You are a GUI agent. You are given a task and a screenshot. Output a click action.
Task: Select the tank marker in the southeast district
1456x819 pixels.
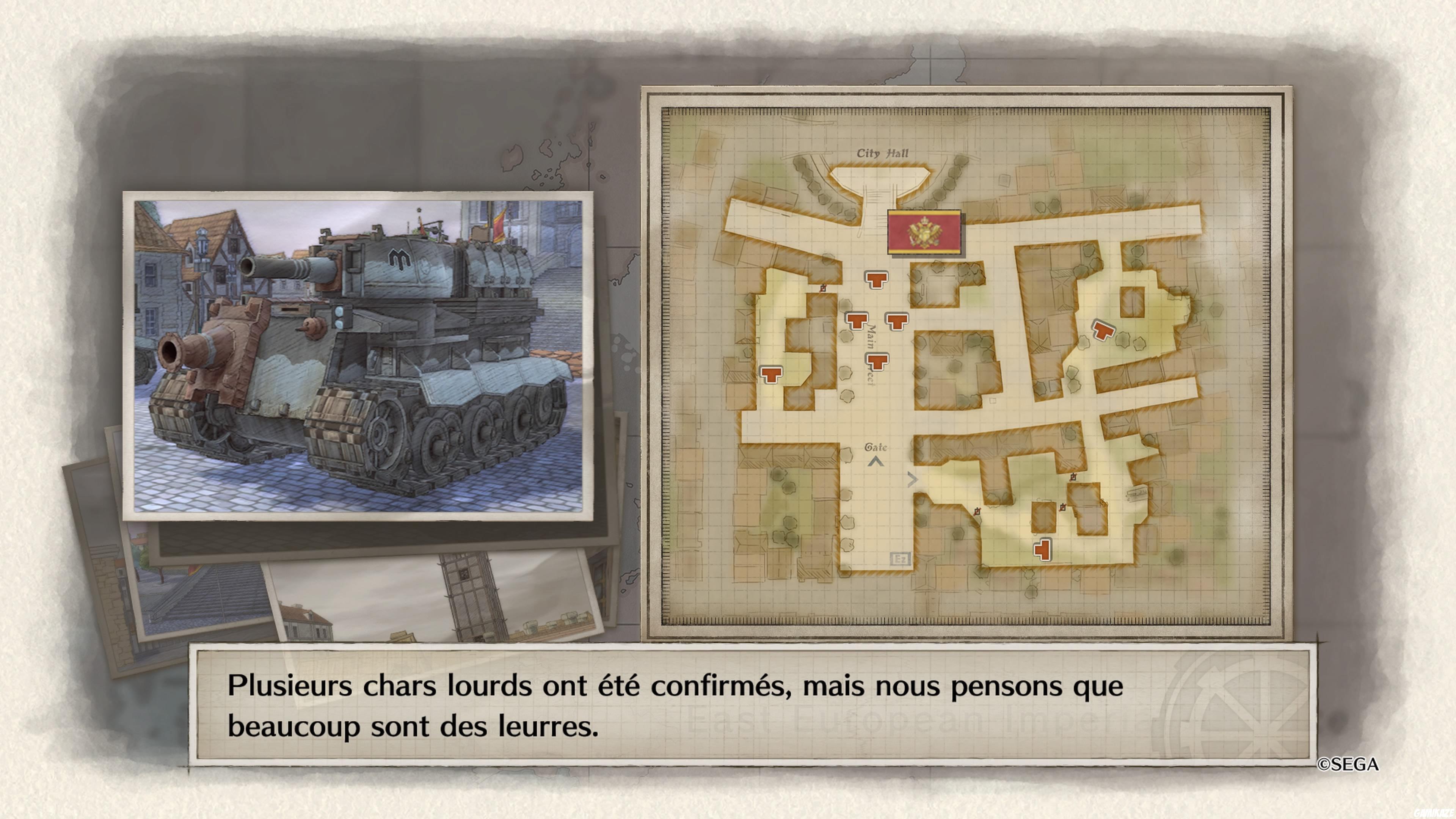pos(1043,551)
